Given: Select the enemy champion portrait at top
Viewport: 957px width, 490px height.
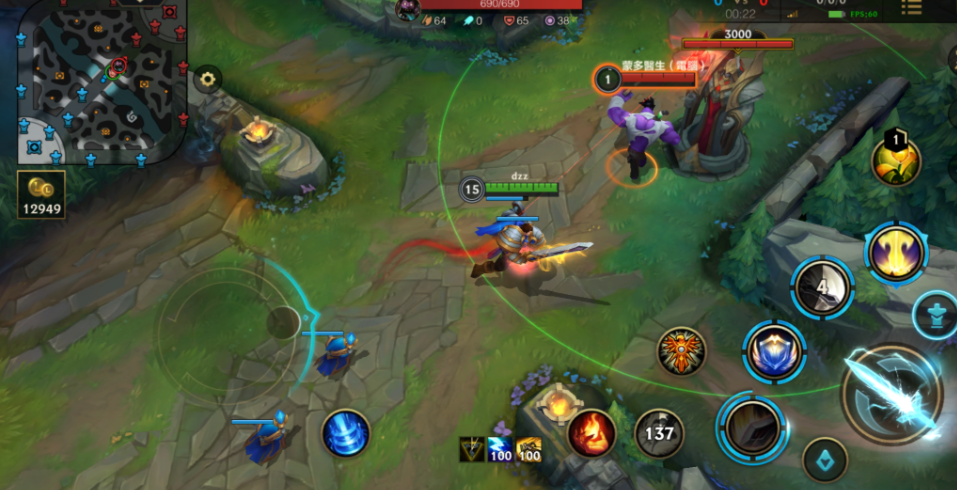Looking at the screenshot, I should click(407, 10).
